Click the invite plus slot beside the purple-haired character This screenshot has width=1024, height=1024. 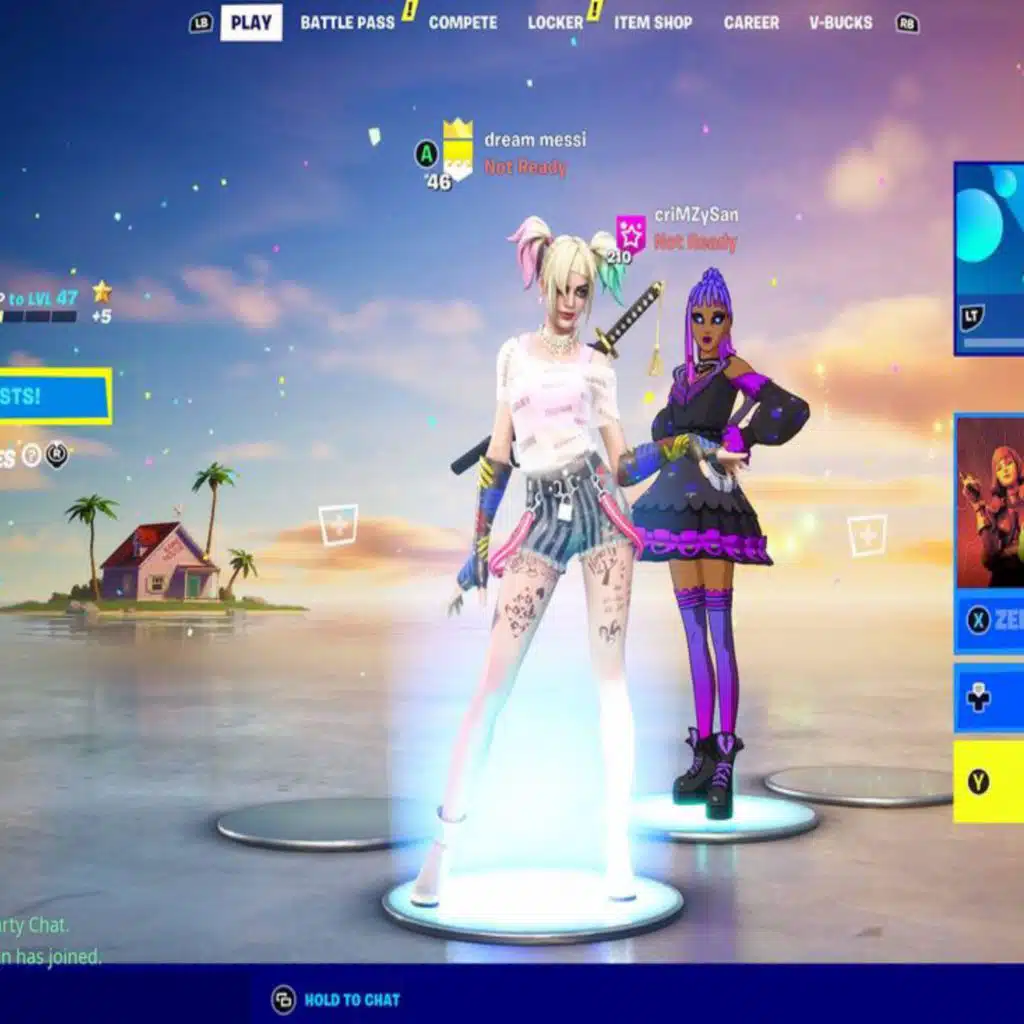click(866, 535)
